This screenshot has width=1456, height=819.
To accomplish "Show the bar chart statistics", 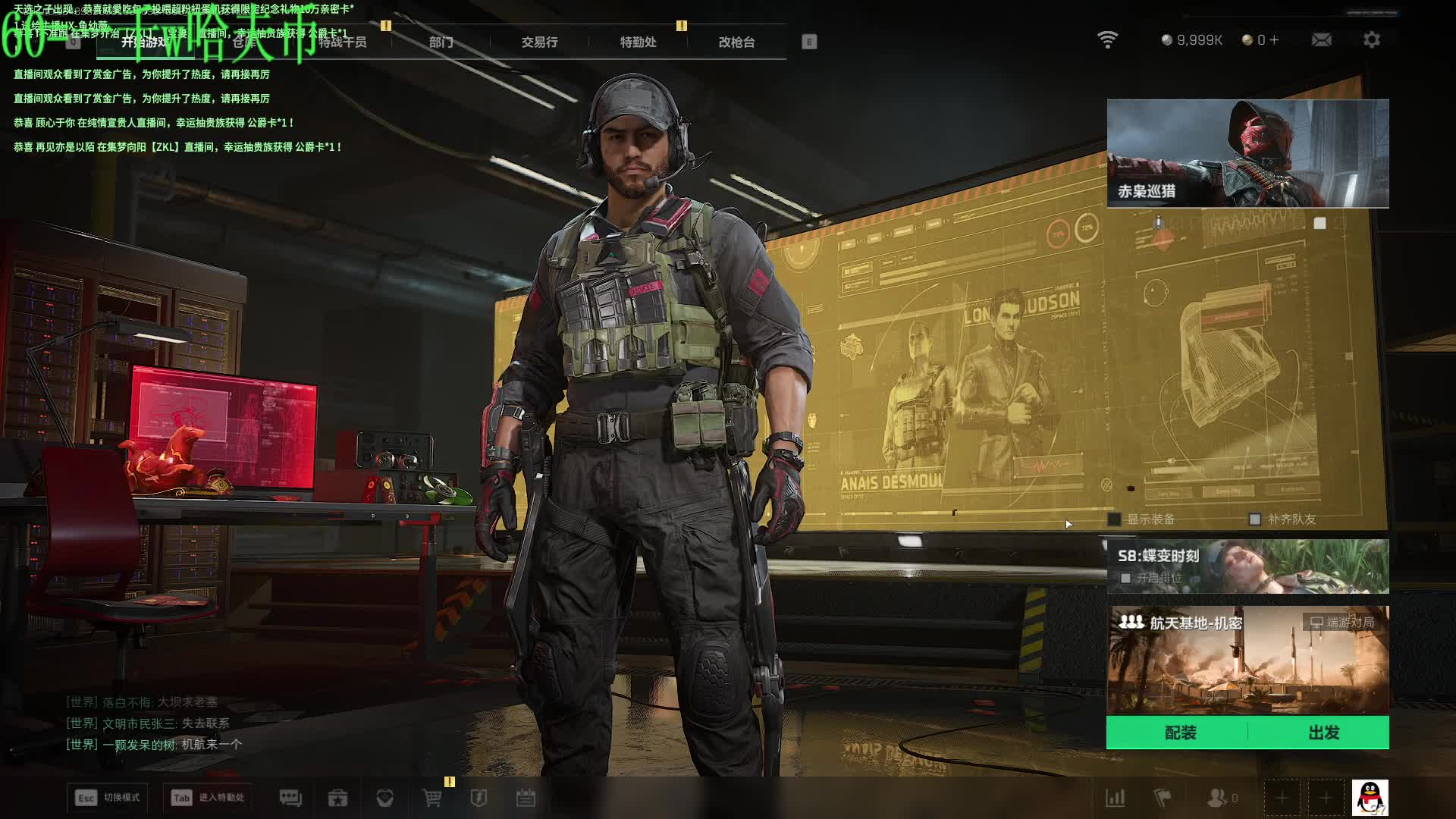I will click(1116, 798).
